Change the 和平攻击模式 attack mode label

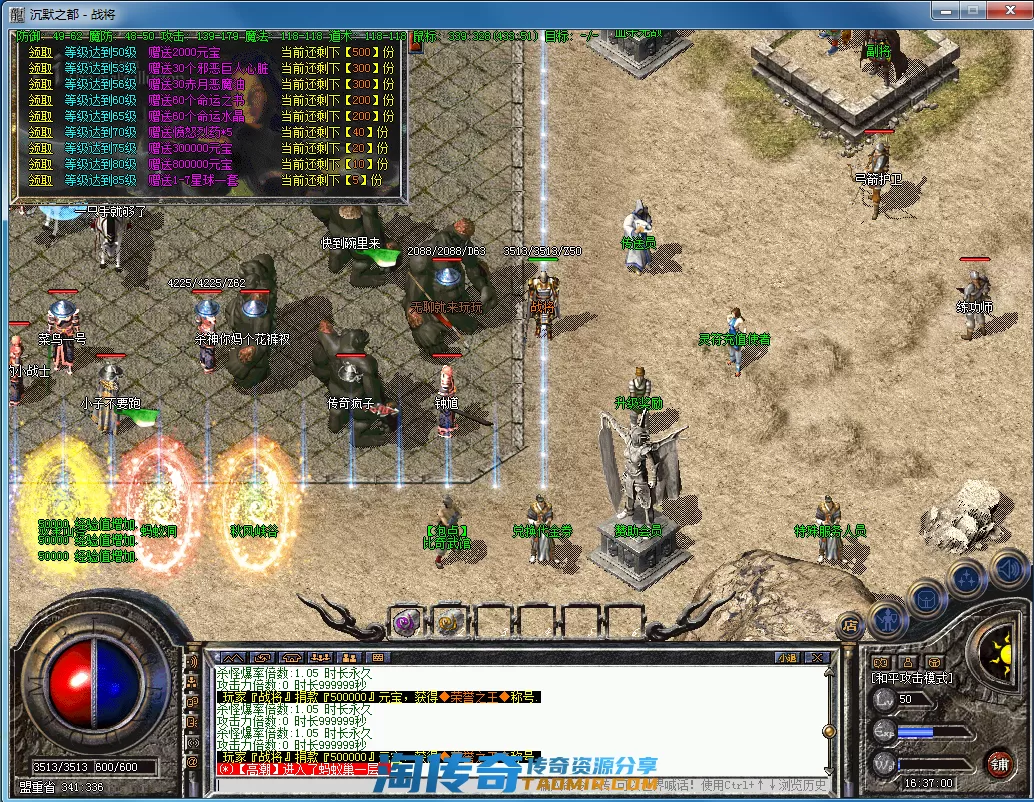pos(912,678)
